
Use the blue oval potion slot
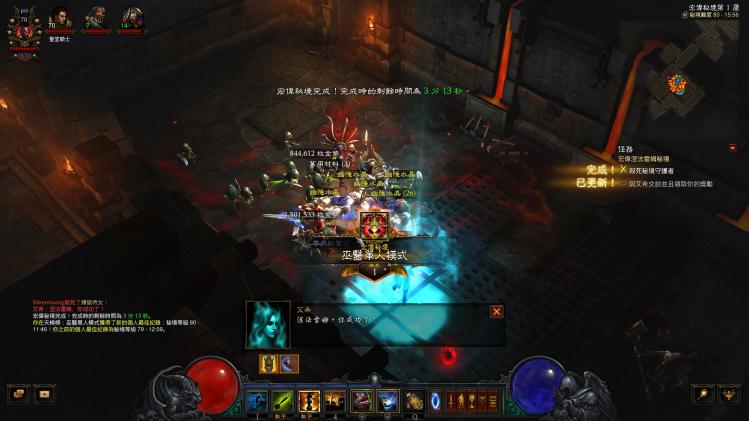coord(436,401)
